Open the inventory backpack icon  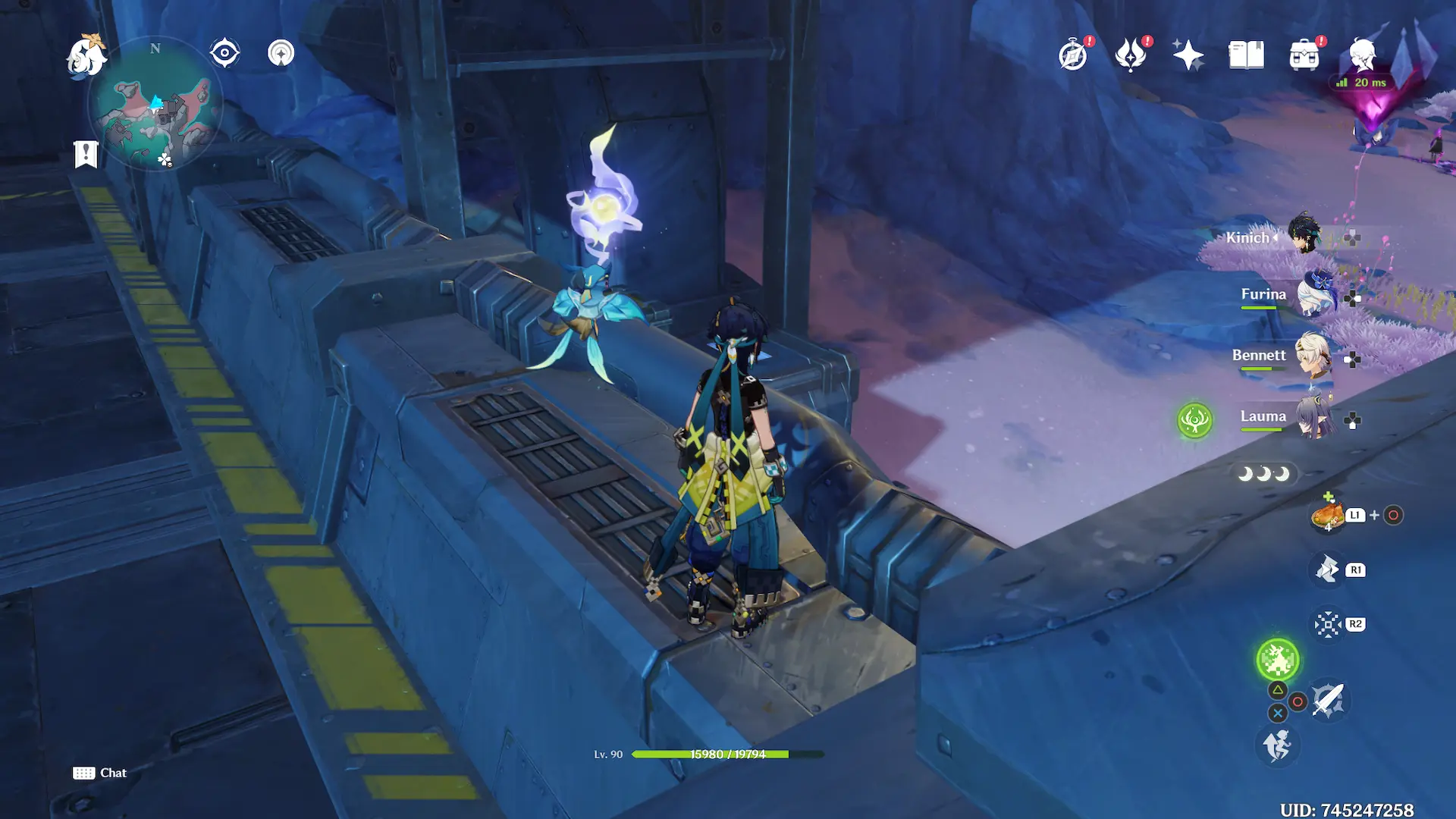click(x=1304, y=55)
